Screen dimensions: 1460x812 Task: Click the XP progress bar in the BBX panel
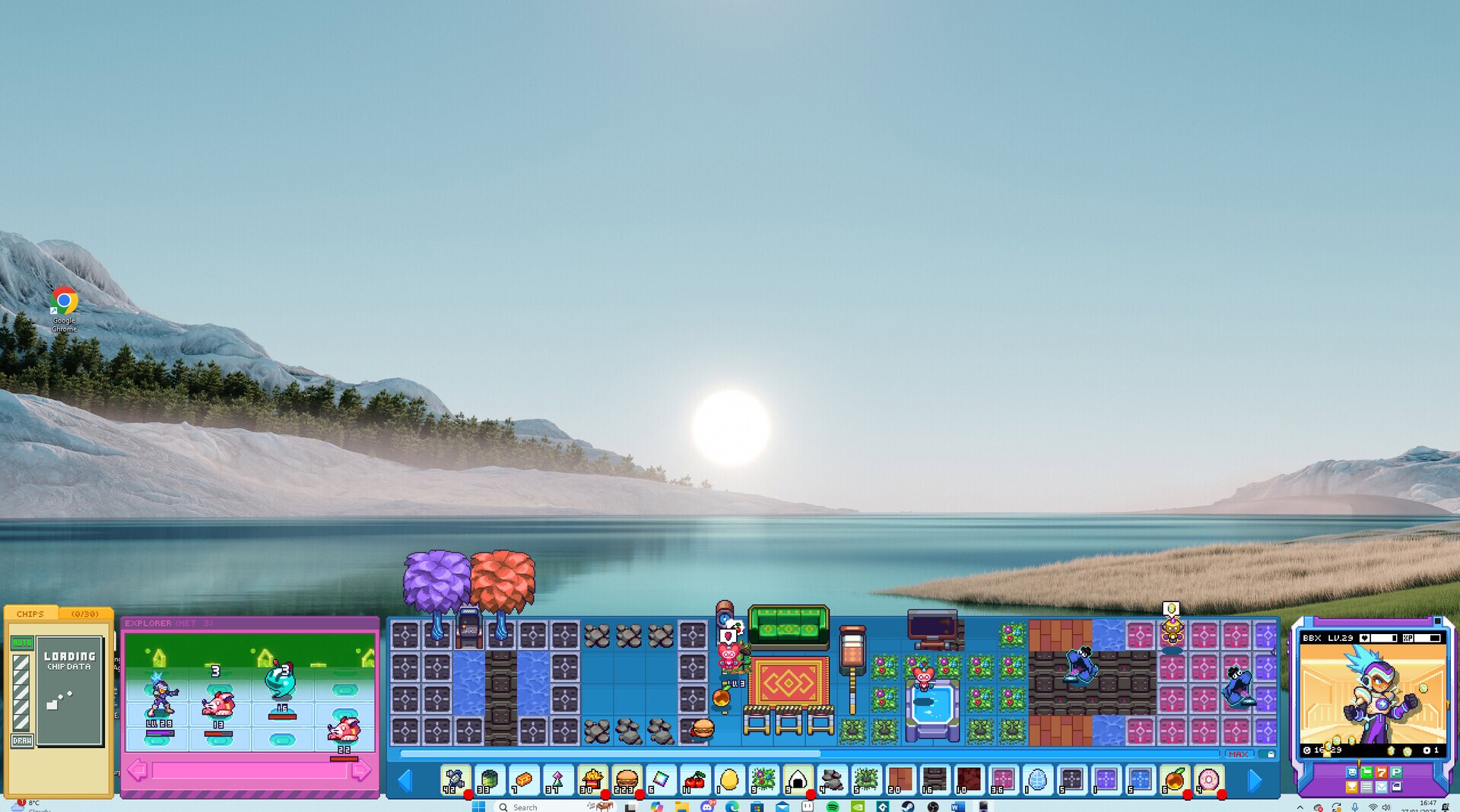pos(1426,637)
